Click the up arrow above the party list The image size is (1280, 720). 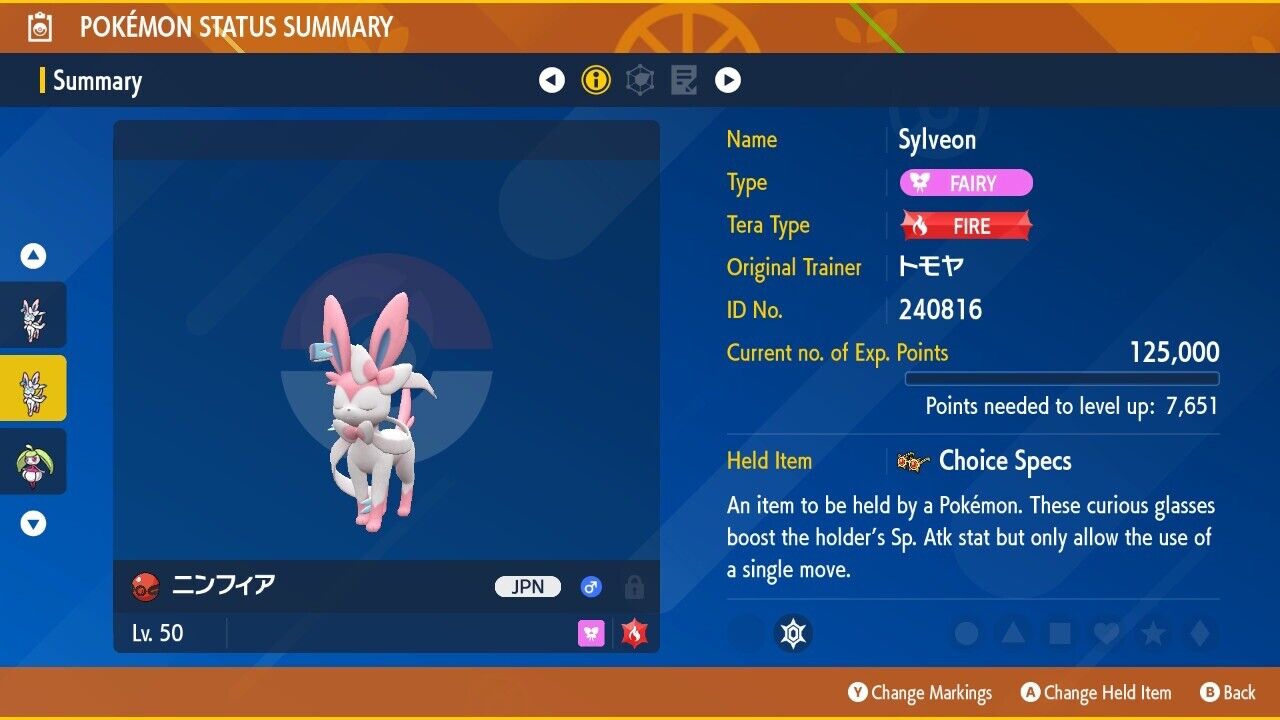pyautogui.click(x=33, y=257)
